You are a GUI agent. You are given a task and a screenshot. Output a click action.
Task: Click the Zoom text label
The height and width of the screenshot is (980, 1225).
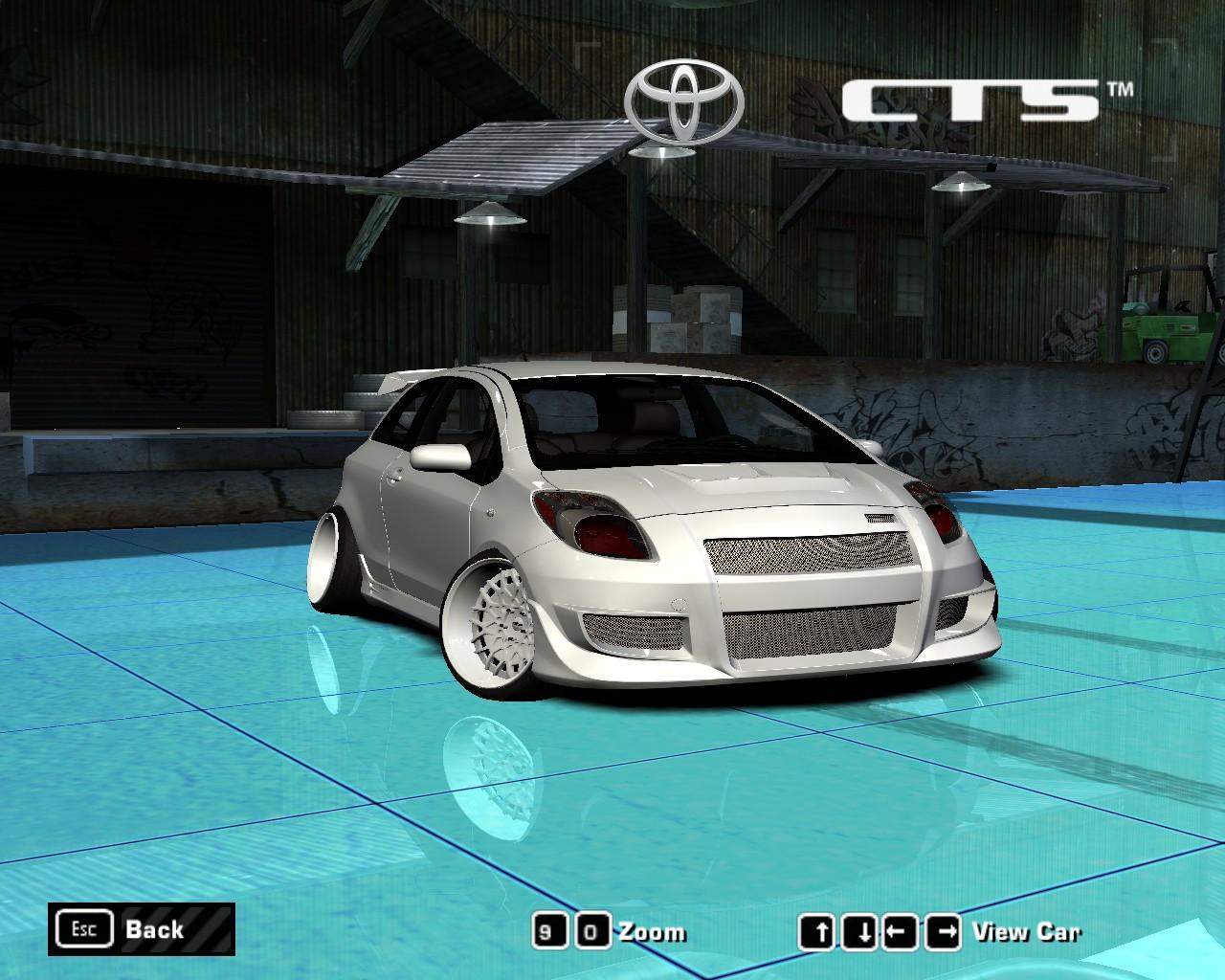click(651, 930)
